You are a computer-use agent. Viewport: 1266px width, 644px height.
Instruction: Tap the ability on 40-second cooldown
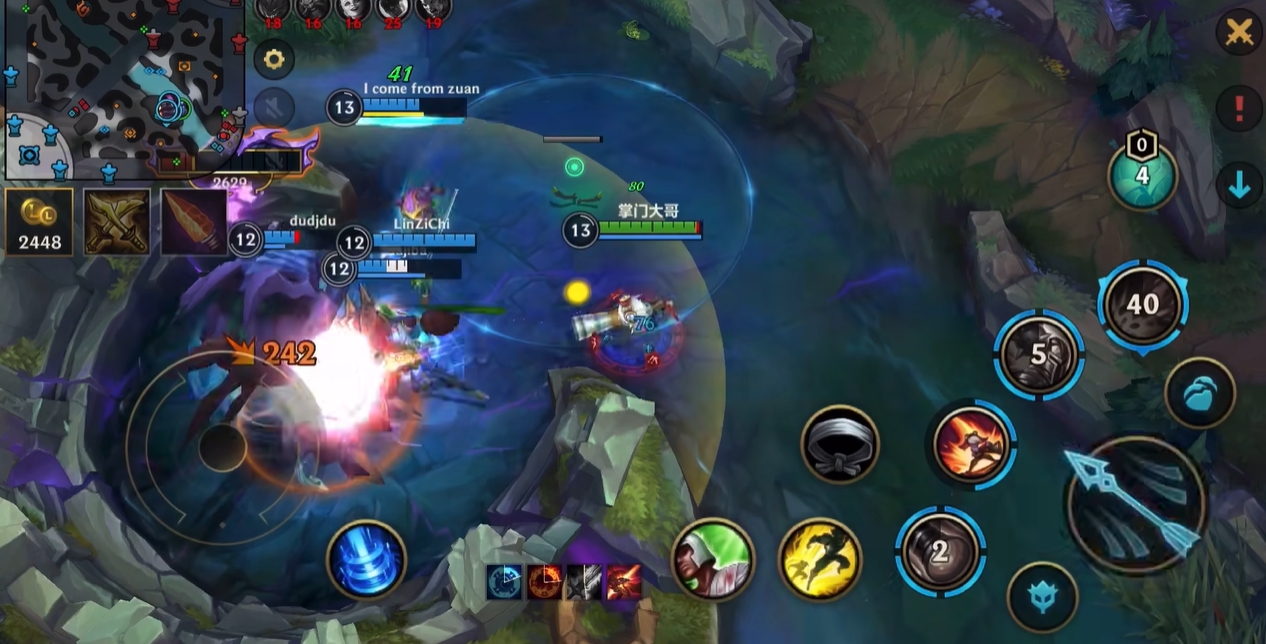[1142, 304]
